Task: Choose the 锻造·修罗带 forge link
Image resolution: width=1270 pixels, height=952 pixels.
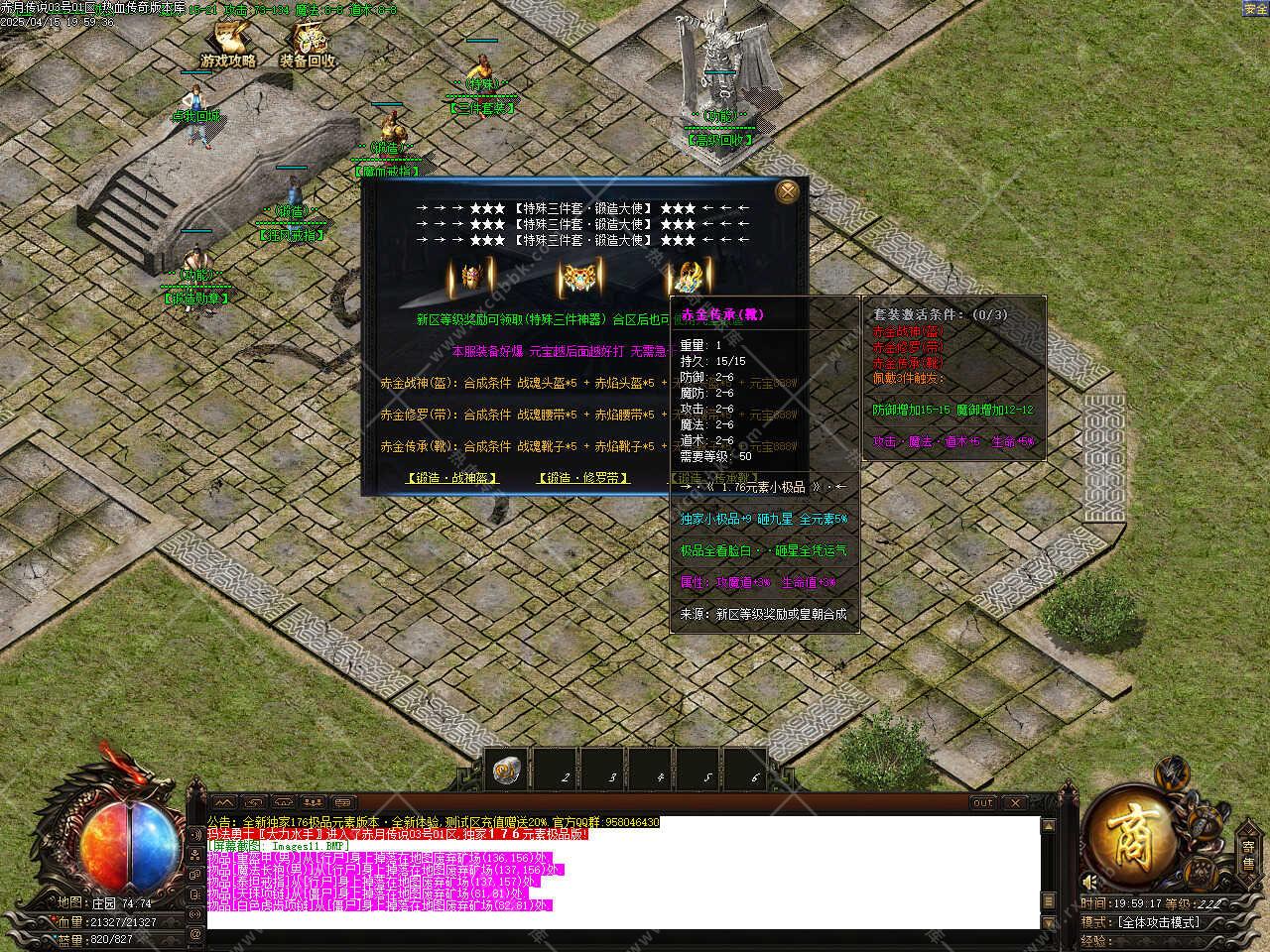Action: (x=583, y=478)
